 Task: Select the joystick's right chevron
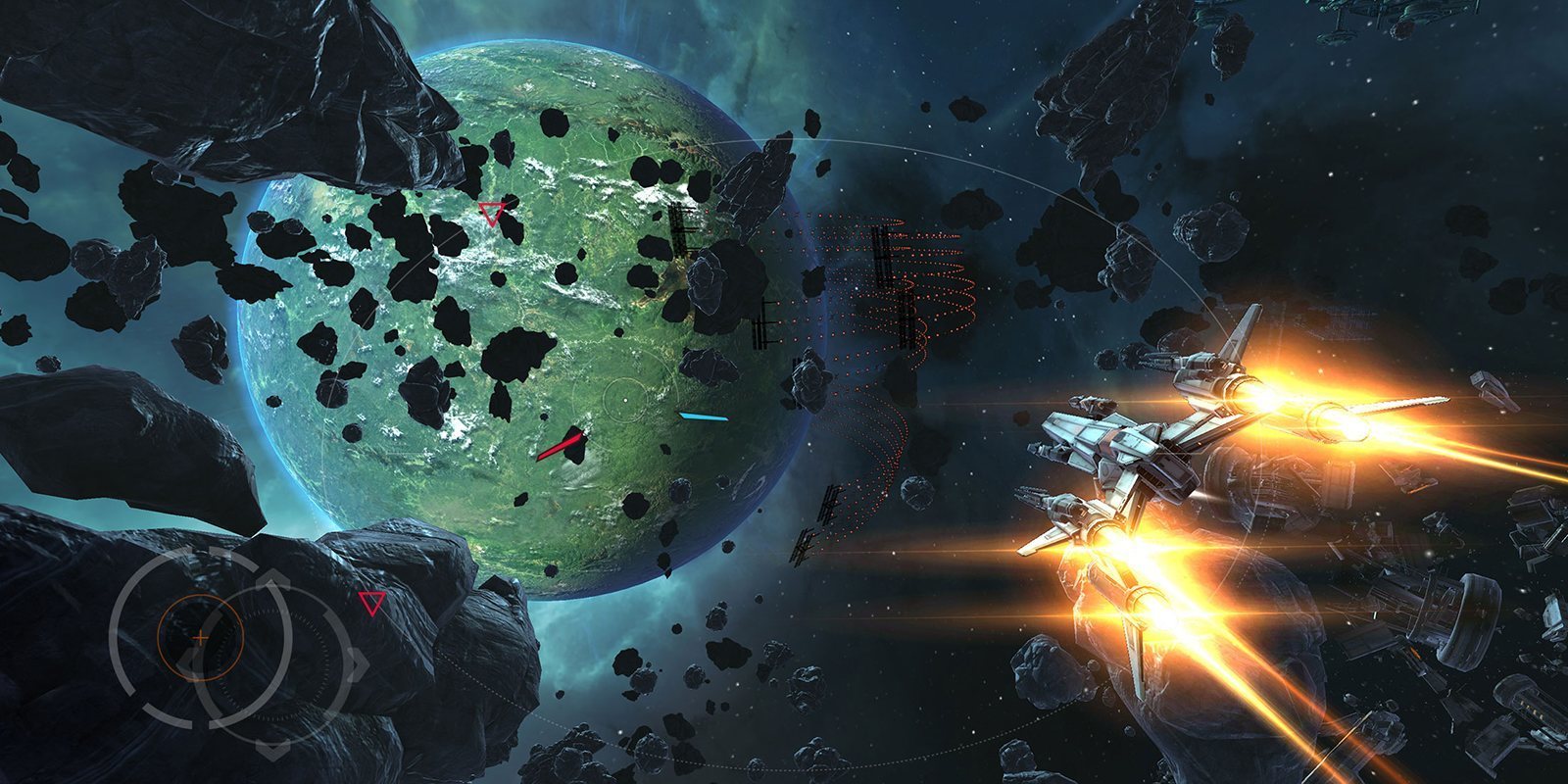coord(359,664)
